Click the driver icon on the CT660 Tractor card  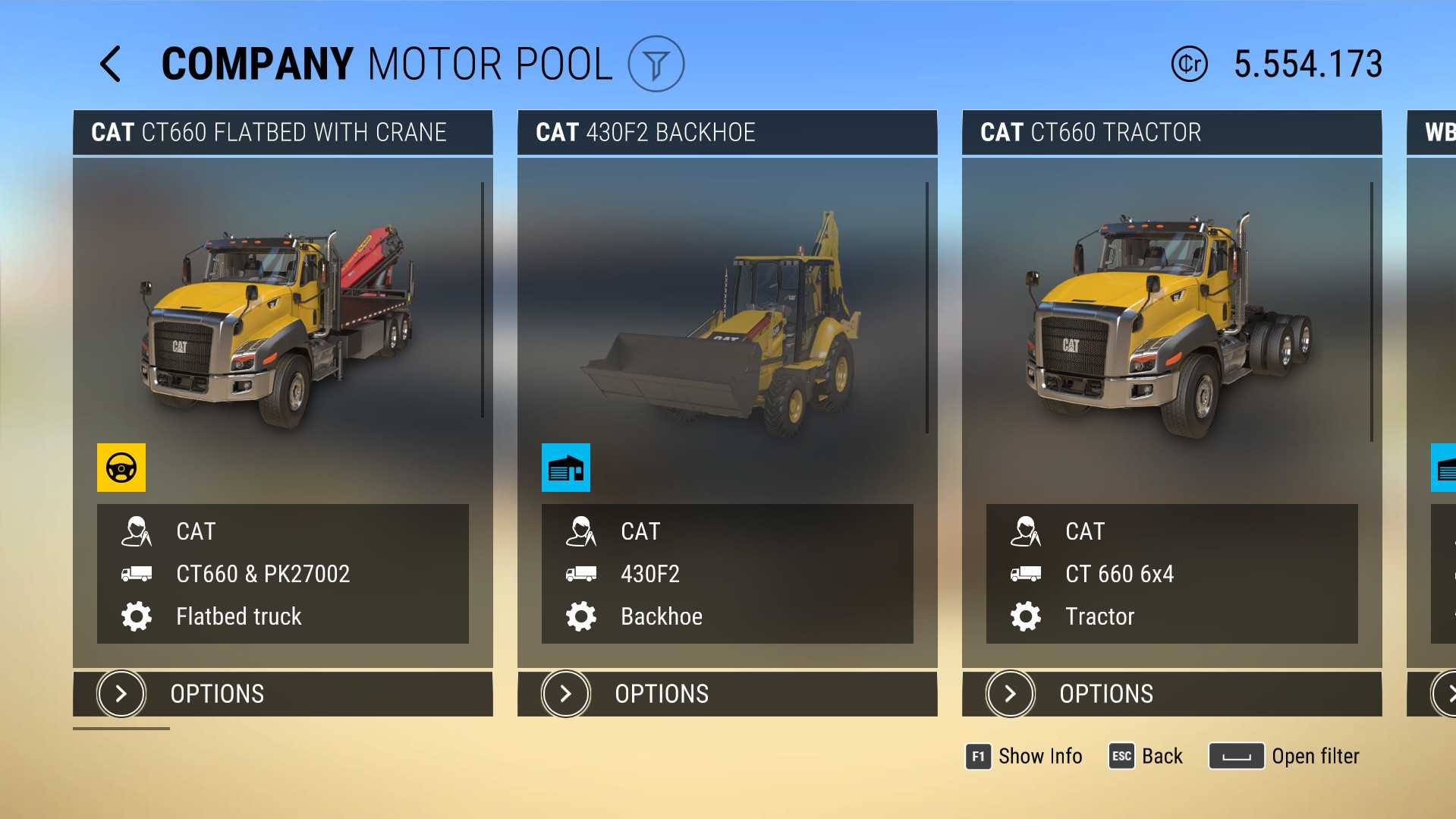[1026, 531]
